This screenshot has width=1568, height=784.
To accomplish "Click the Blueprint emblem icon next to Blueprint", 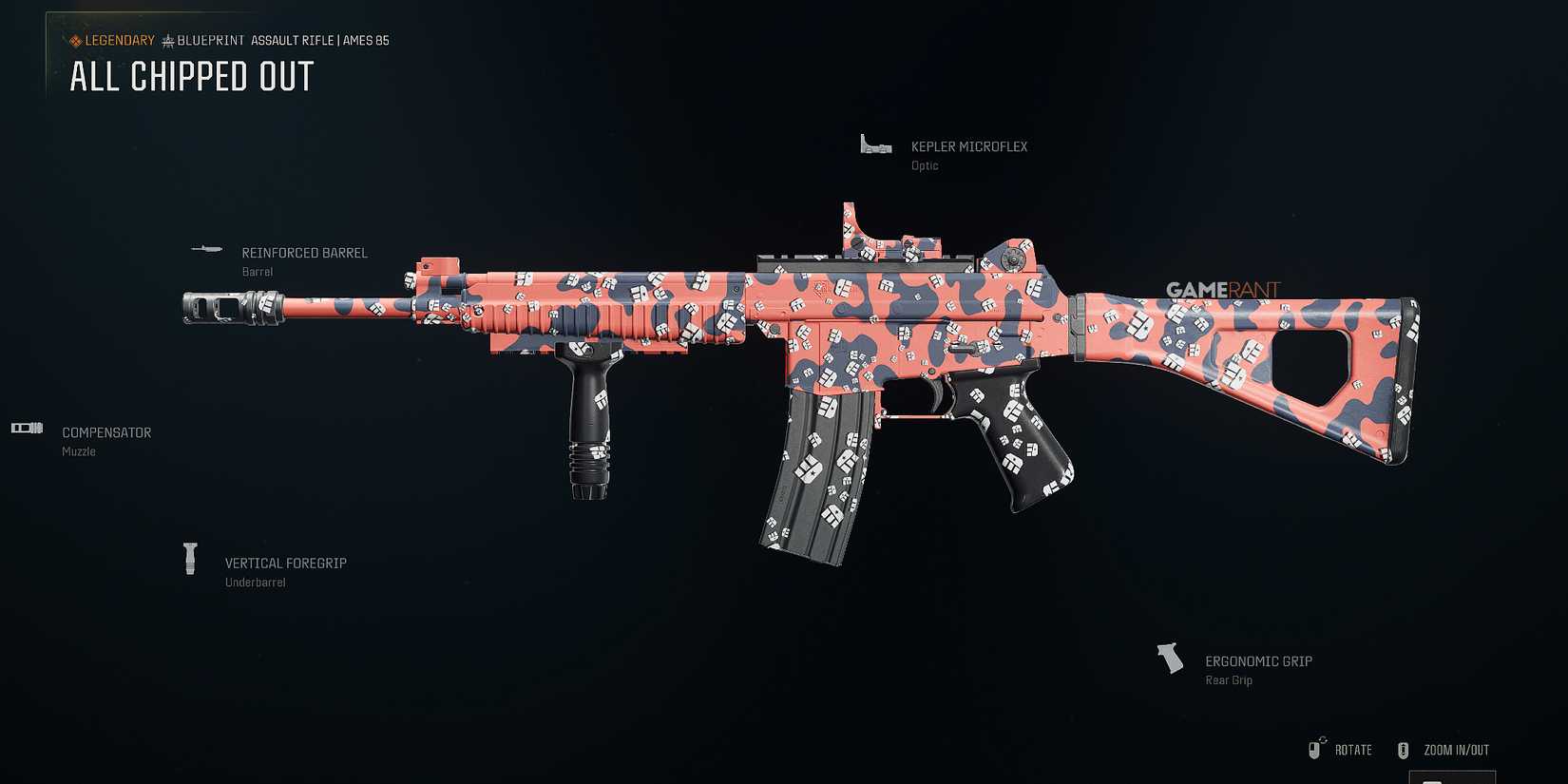I will click(x=167, y=40).
